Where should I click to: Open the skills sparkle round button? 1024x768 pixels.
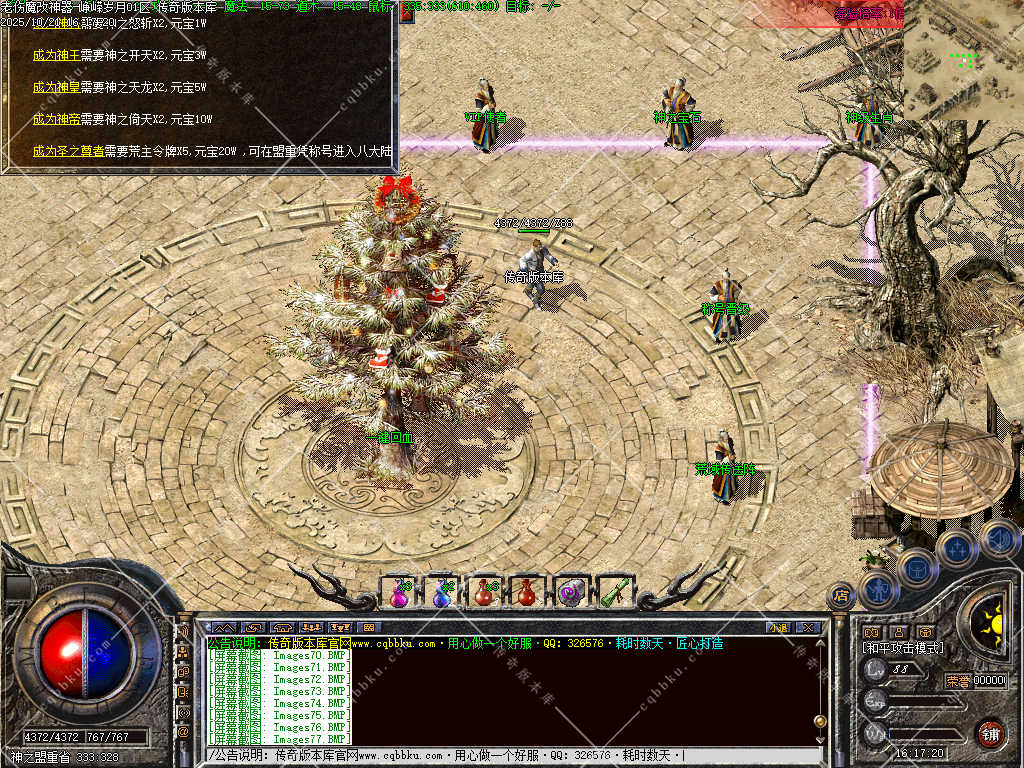(957, 548)
